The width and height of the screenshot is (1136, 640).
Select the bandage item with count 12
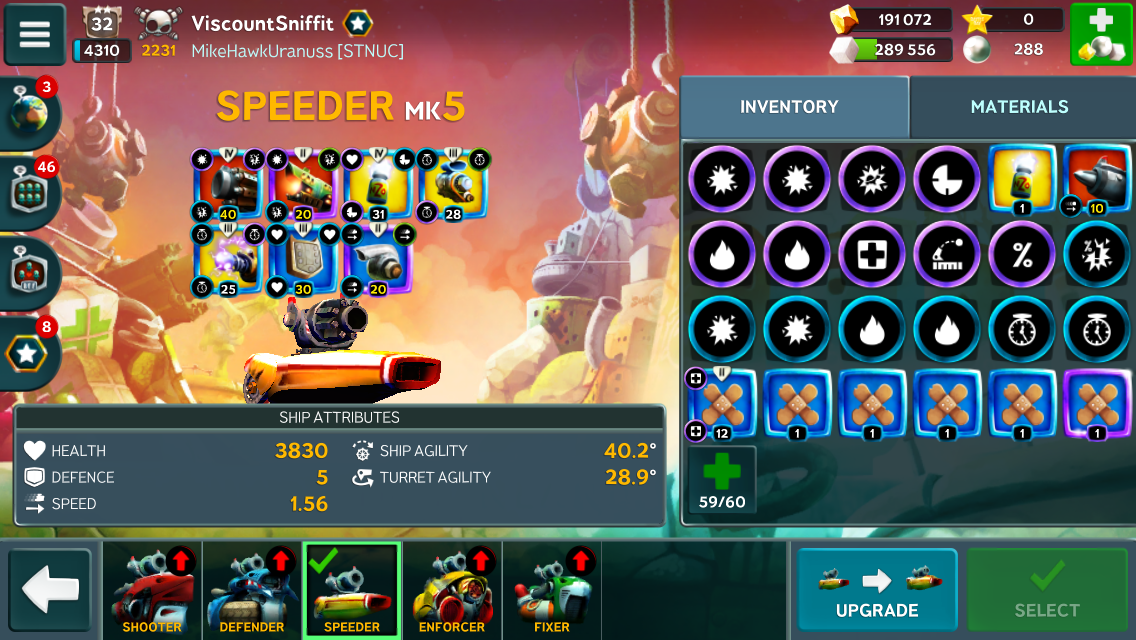pos(722,404)
